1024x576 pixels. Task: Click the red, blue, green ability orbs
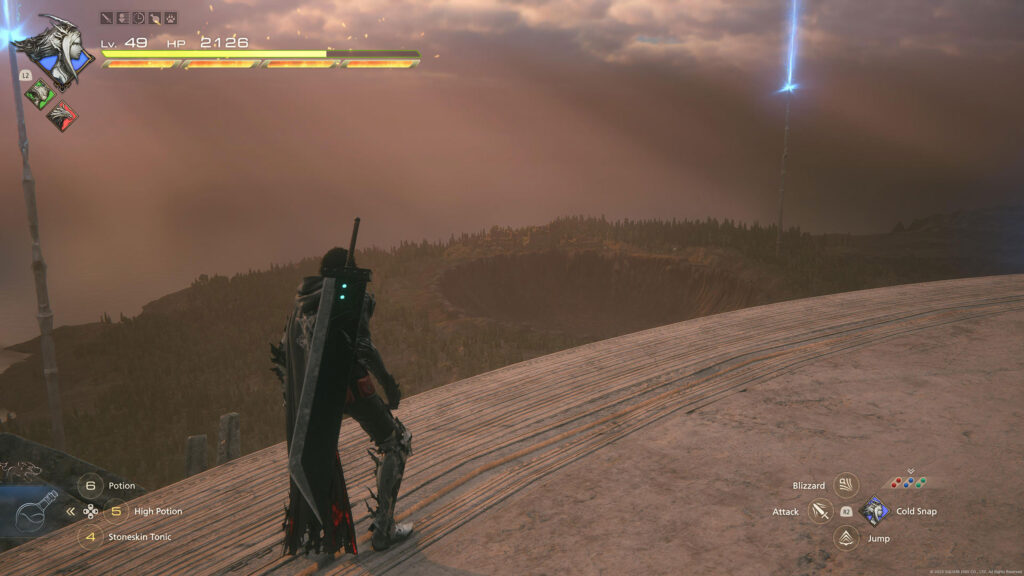click(908, 483)
